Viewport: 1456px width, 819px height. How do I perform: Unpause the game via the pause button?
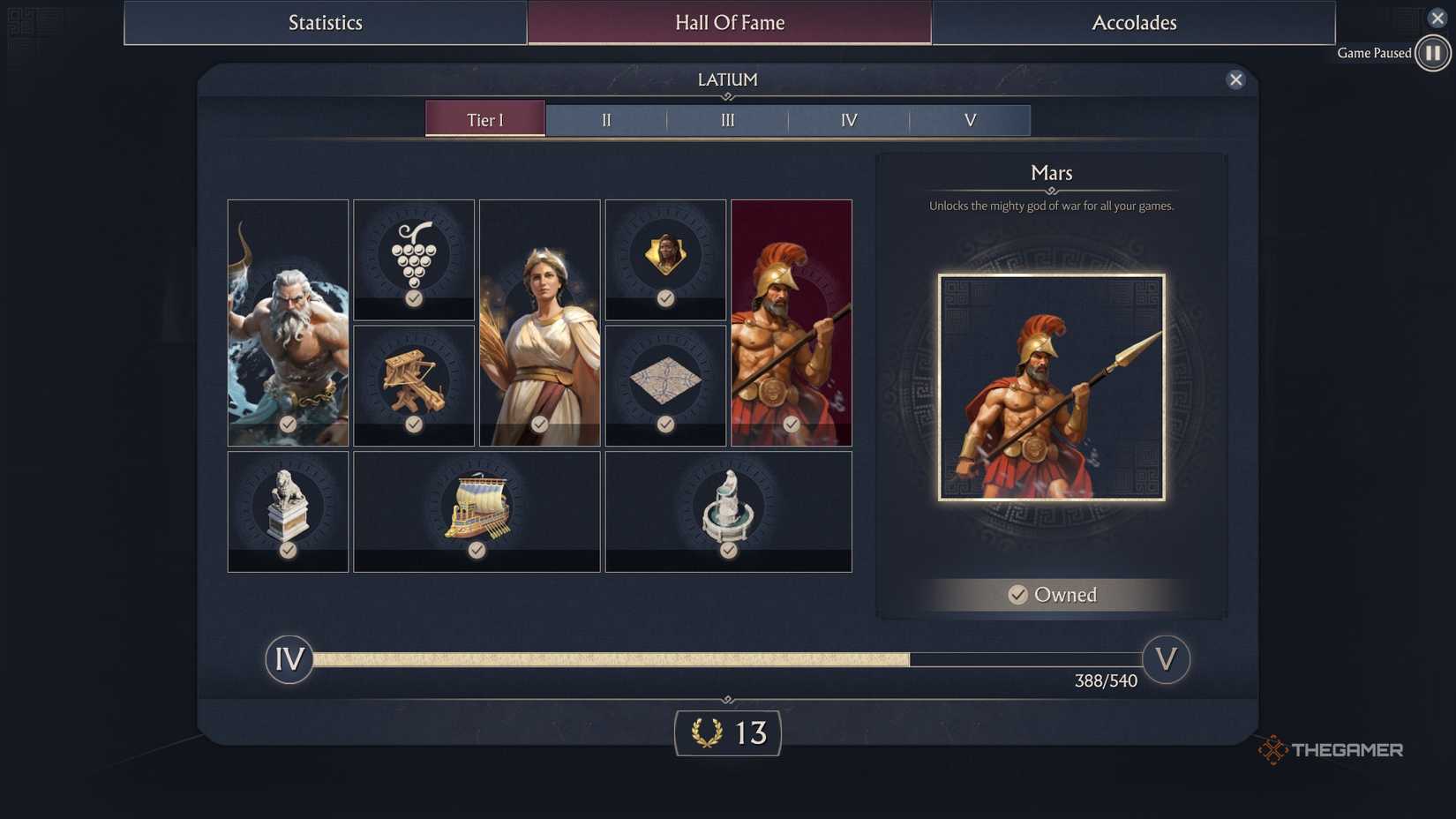click(x=1431, y=52)
